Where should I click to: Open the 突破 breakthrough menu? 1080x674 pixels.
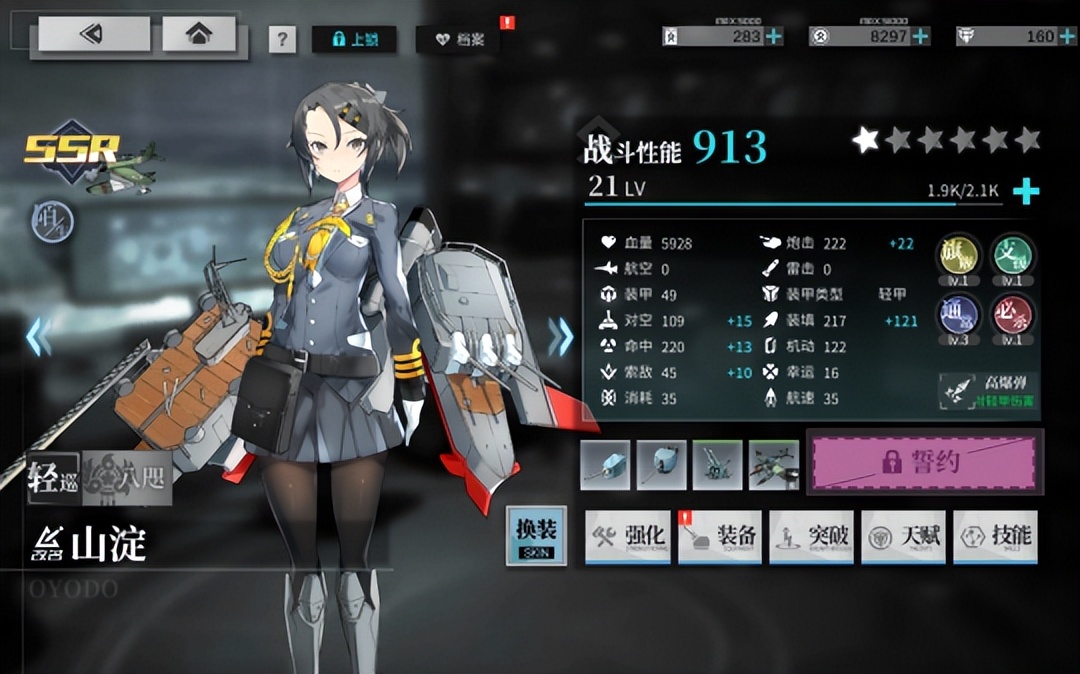tap(812, 536)
